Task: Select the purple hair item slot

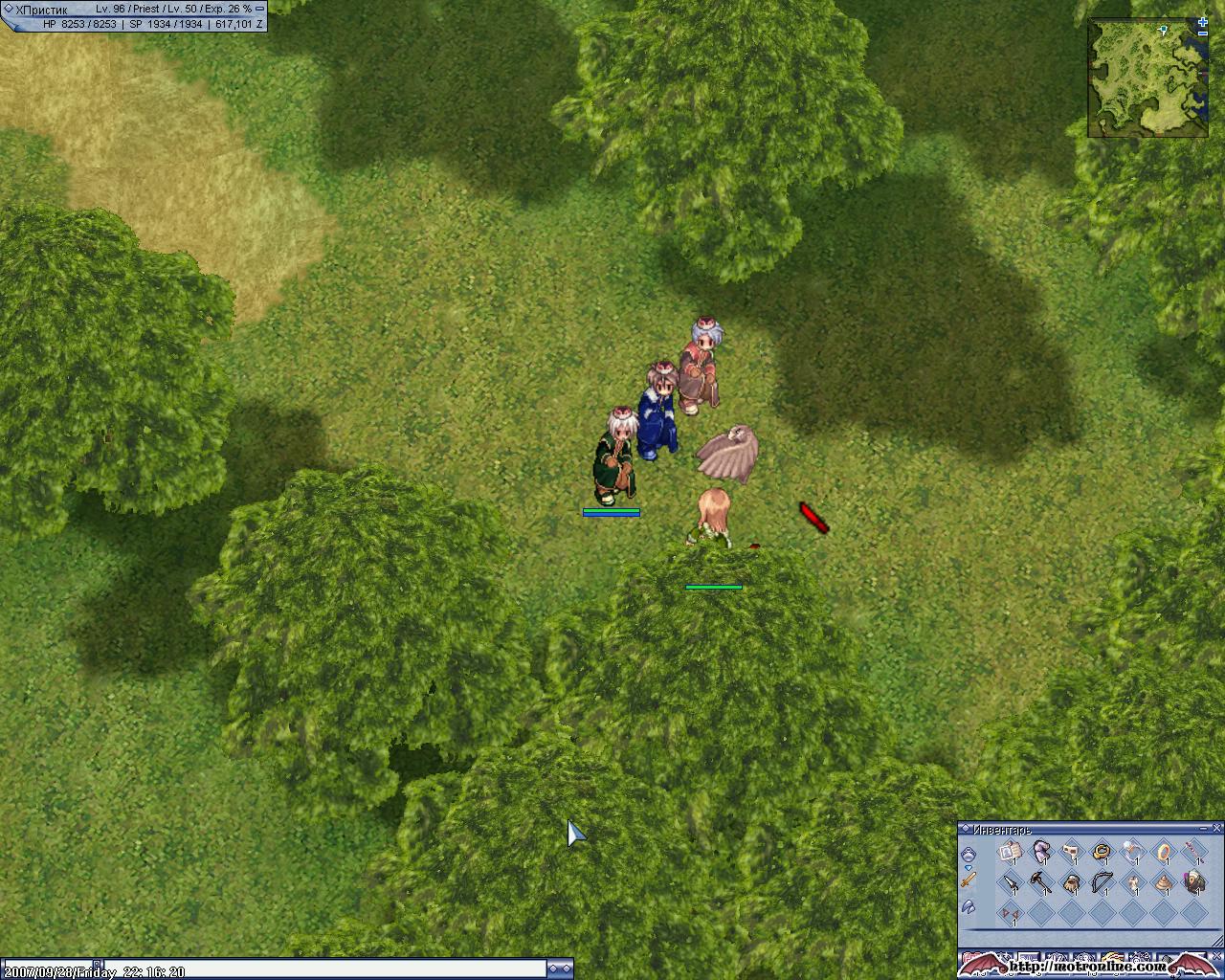Action: [1040, 851]
